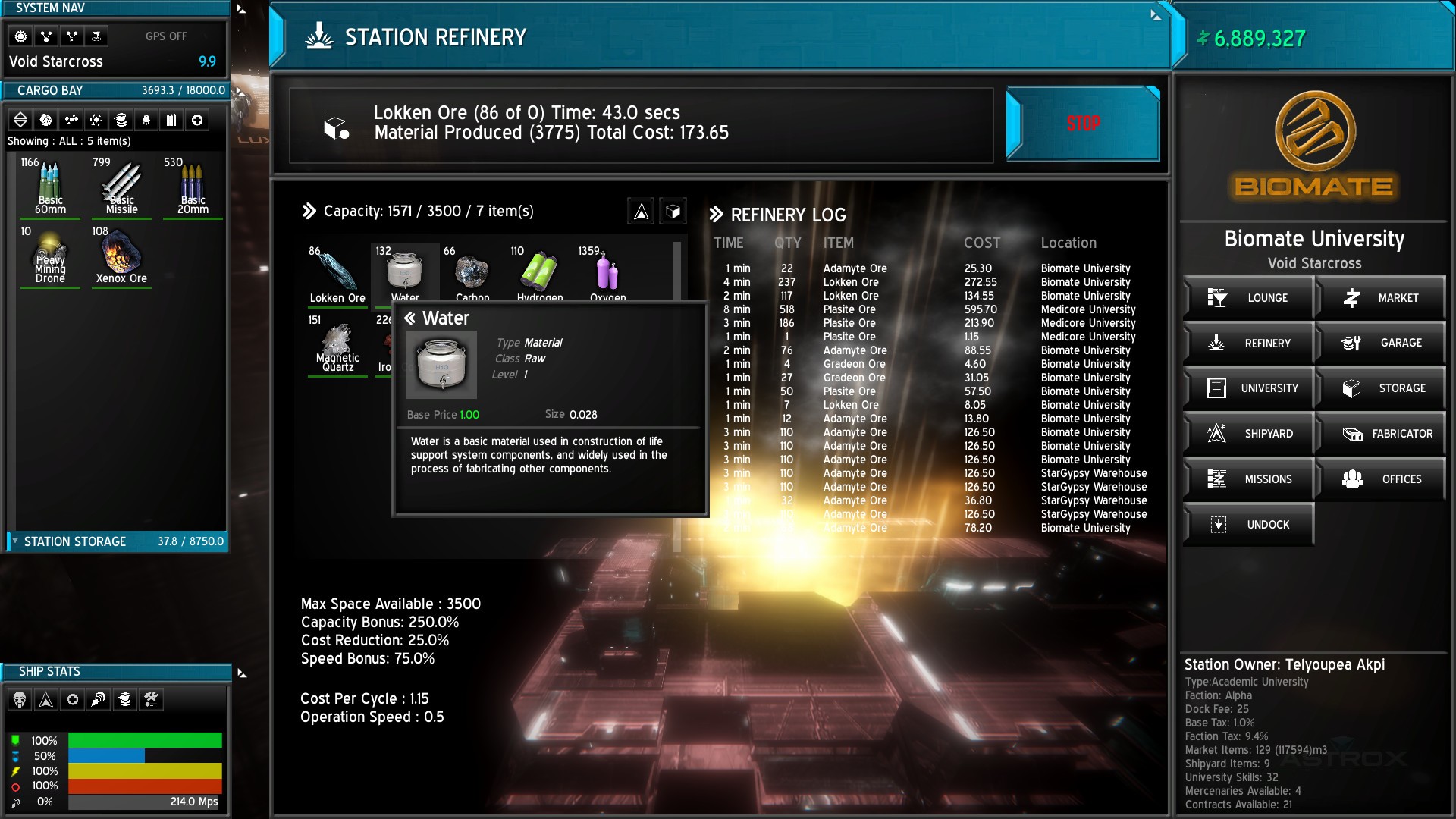Select the ship arrow icon next to Capacity

click(x=642, y=212)
